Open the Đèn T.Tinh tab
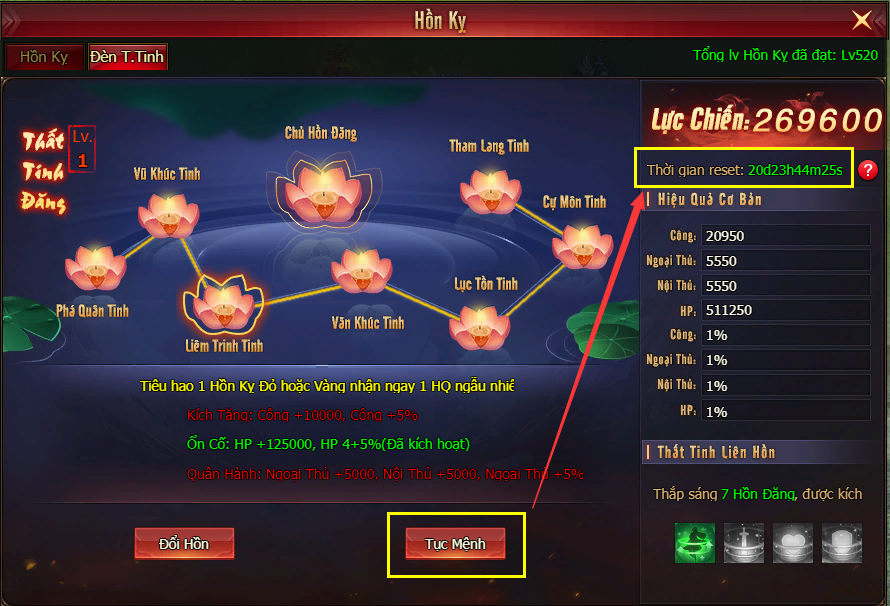The width and height of the screenshot is (890, 606). [127, 57]
